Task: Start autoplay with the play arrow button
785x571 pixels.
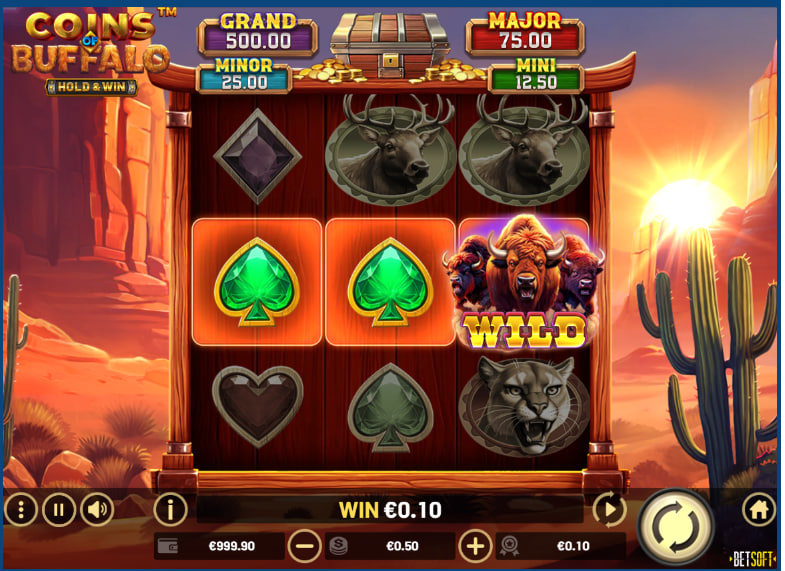Action: pos(609,510)
